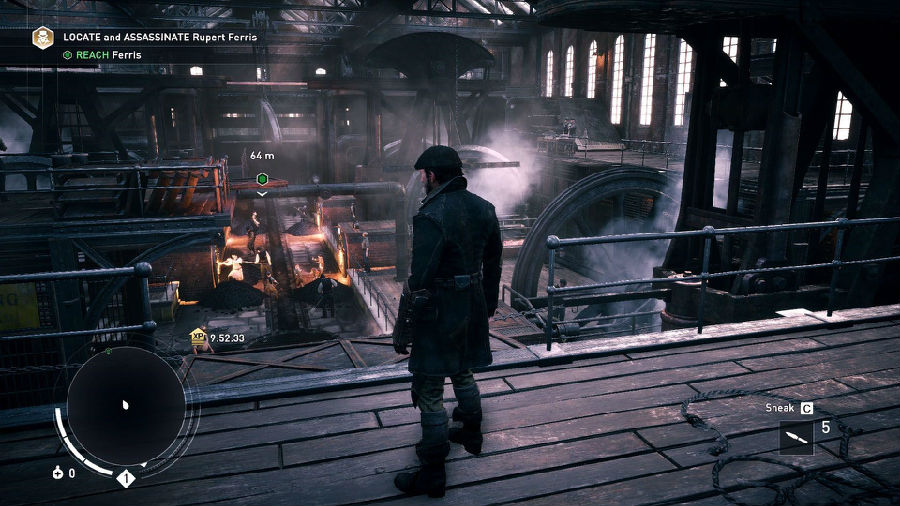This screenshot has width=900, height=506.
Task: Select the throwing knife weapon slot
Action: point(796,437)
